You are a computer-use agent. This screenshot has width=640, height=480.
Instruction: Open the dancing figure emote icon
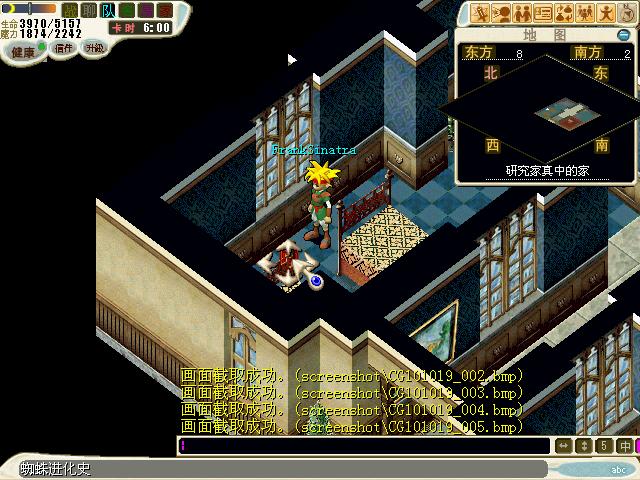[606, 13]
